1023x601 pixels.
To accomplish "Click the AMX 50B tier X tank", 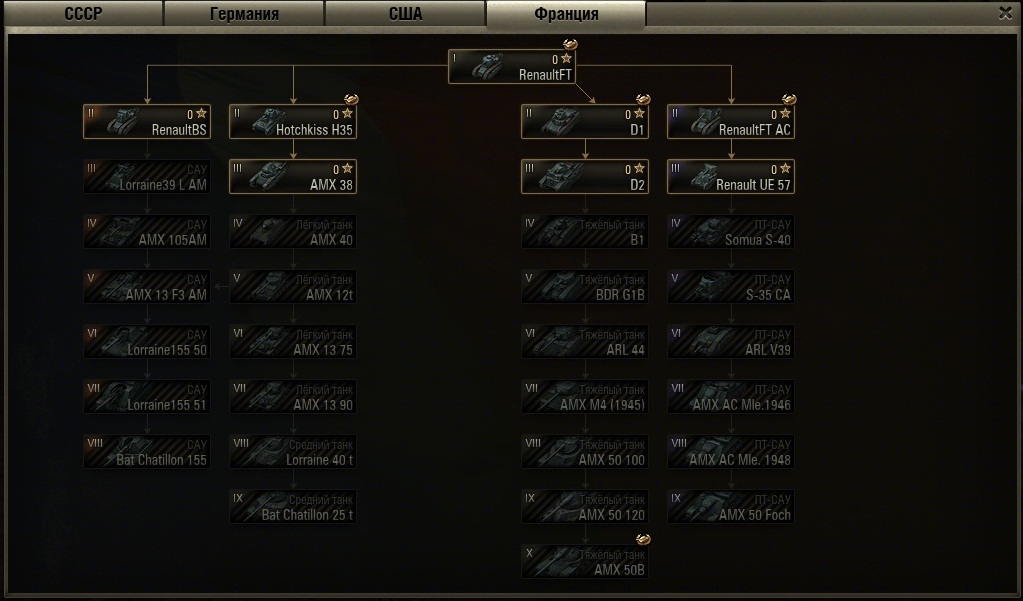I will click(x=585, y=562).
